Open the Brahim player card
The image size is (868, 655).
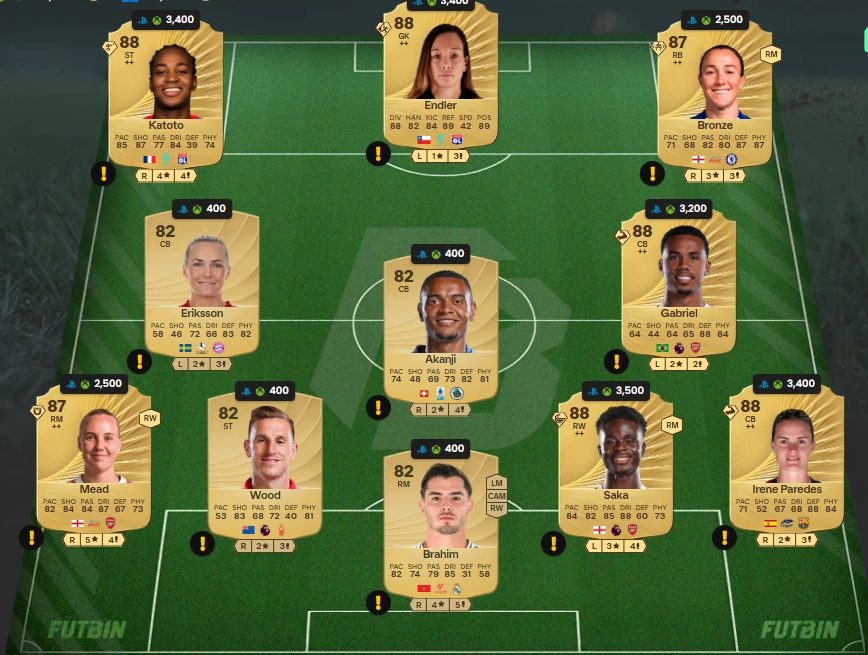coord(440,520)
